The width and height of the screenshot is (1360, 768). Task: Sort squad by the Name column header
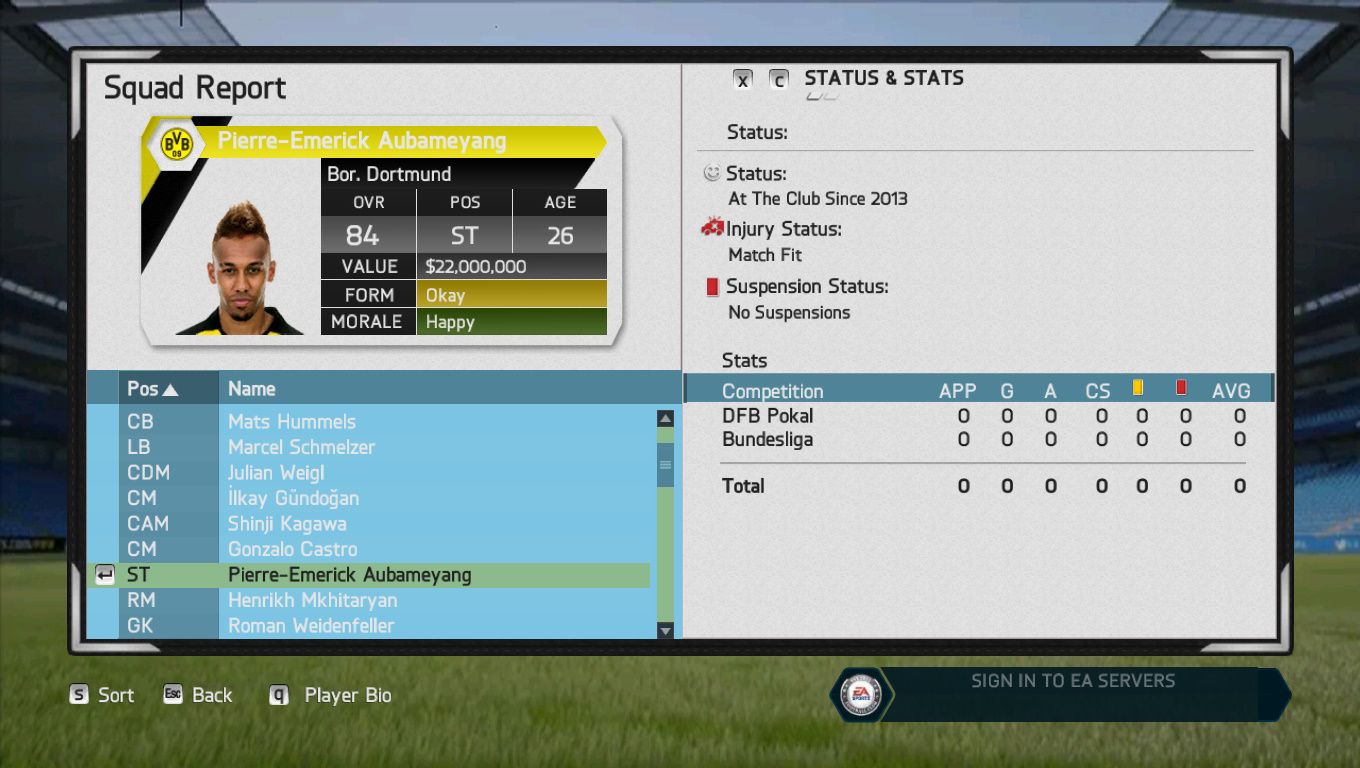(x=251, y=389)
